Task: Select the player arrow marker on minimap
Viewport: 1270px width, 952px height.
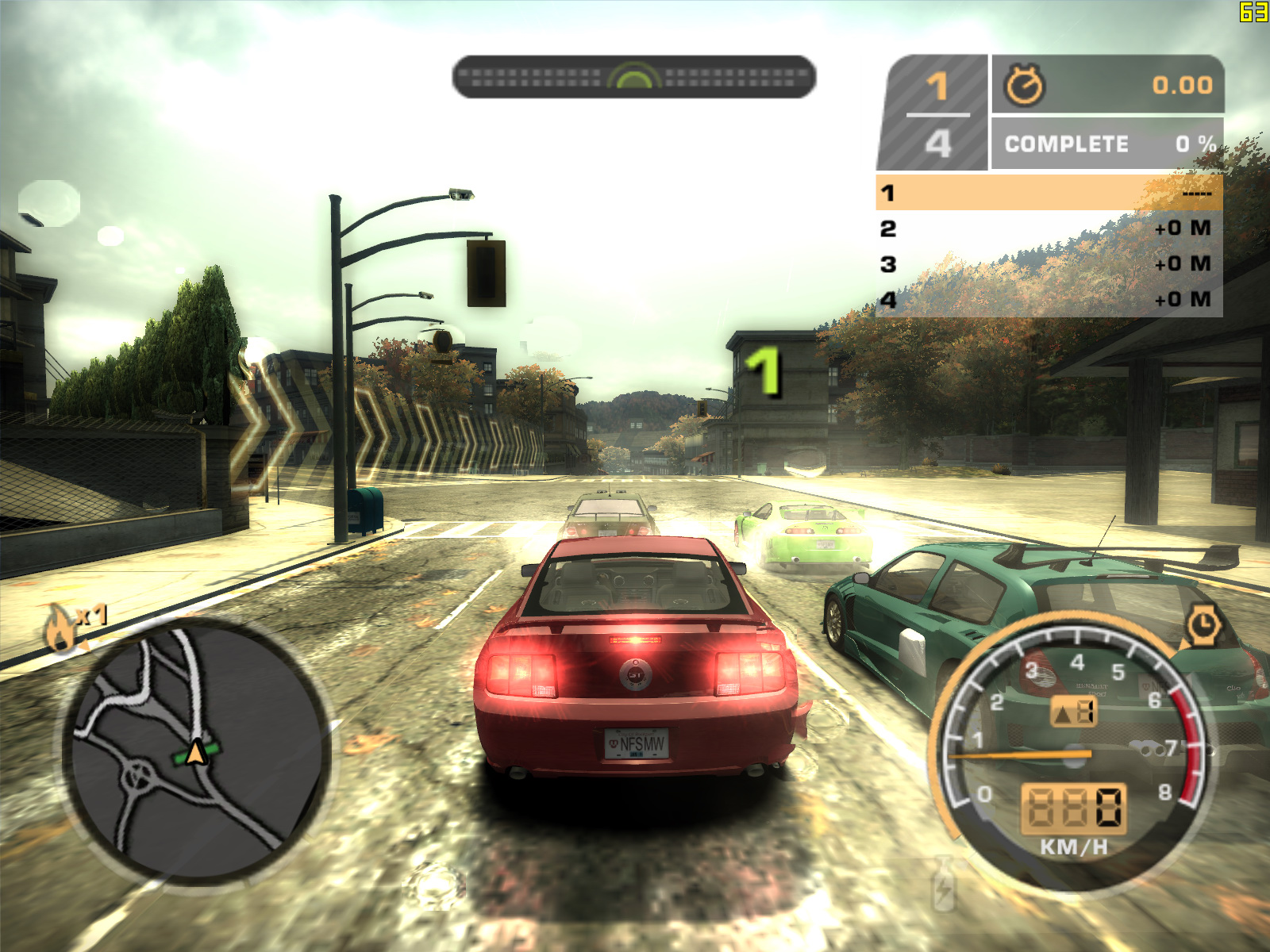Action: click(x=195, y=752)
